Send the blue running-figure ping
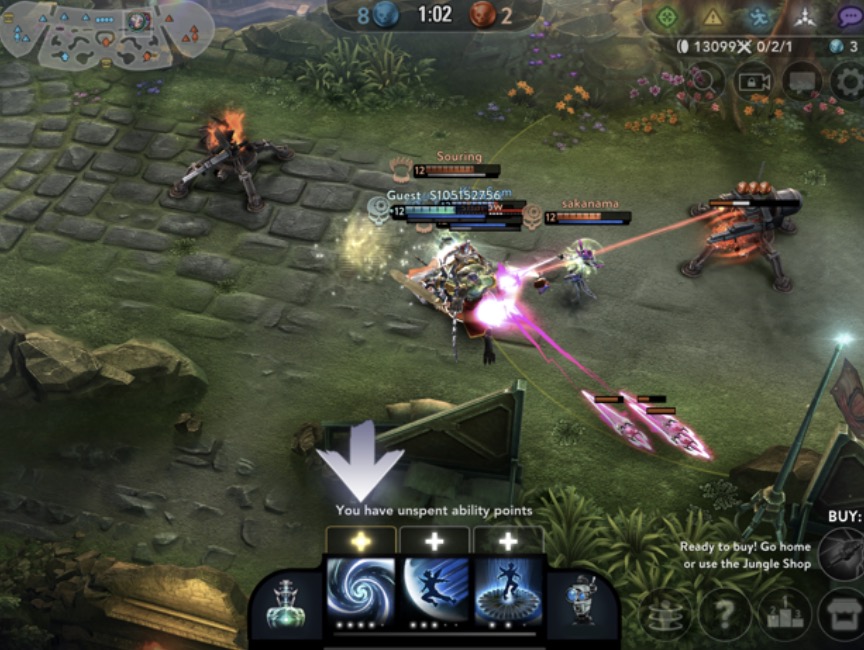Image resolution: width=864 pixels, height=650 pixels. pos(759,17)
